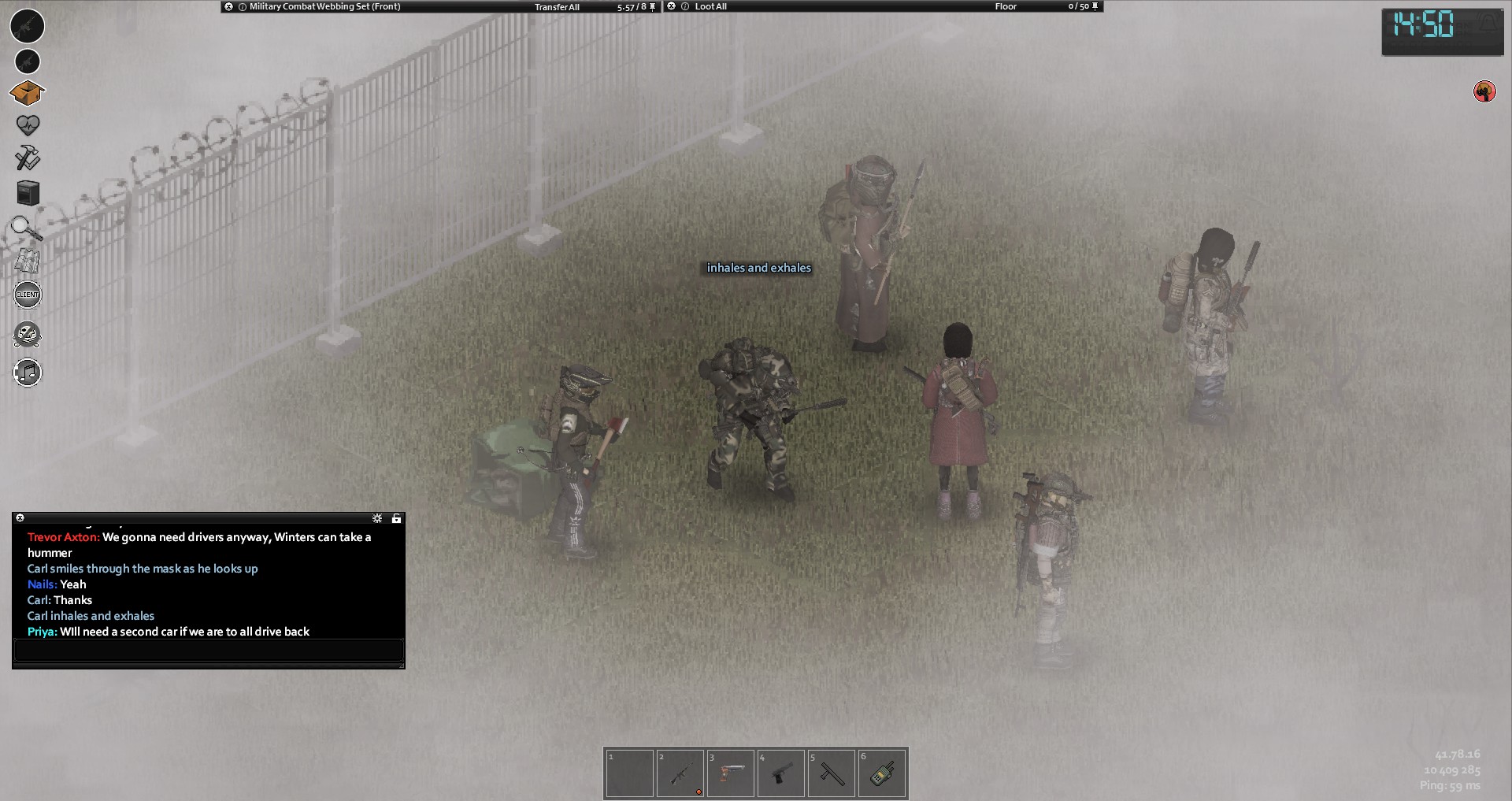Select the walkie talkie in hotbar slot 6
This screenshot has width=1512, height=801.
click(881, 773)
